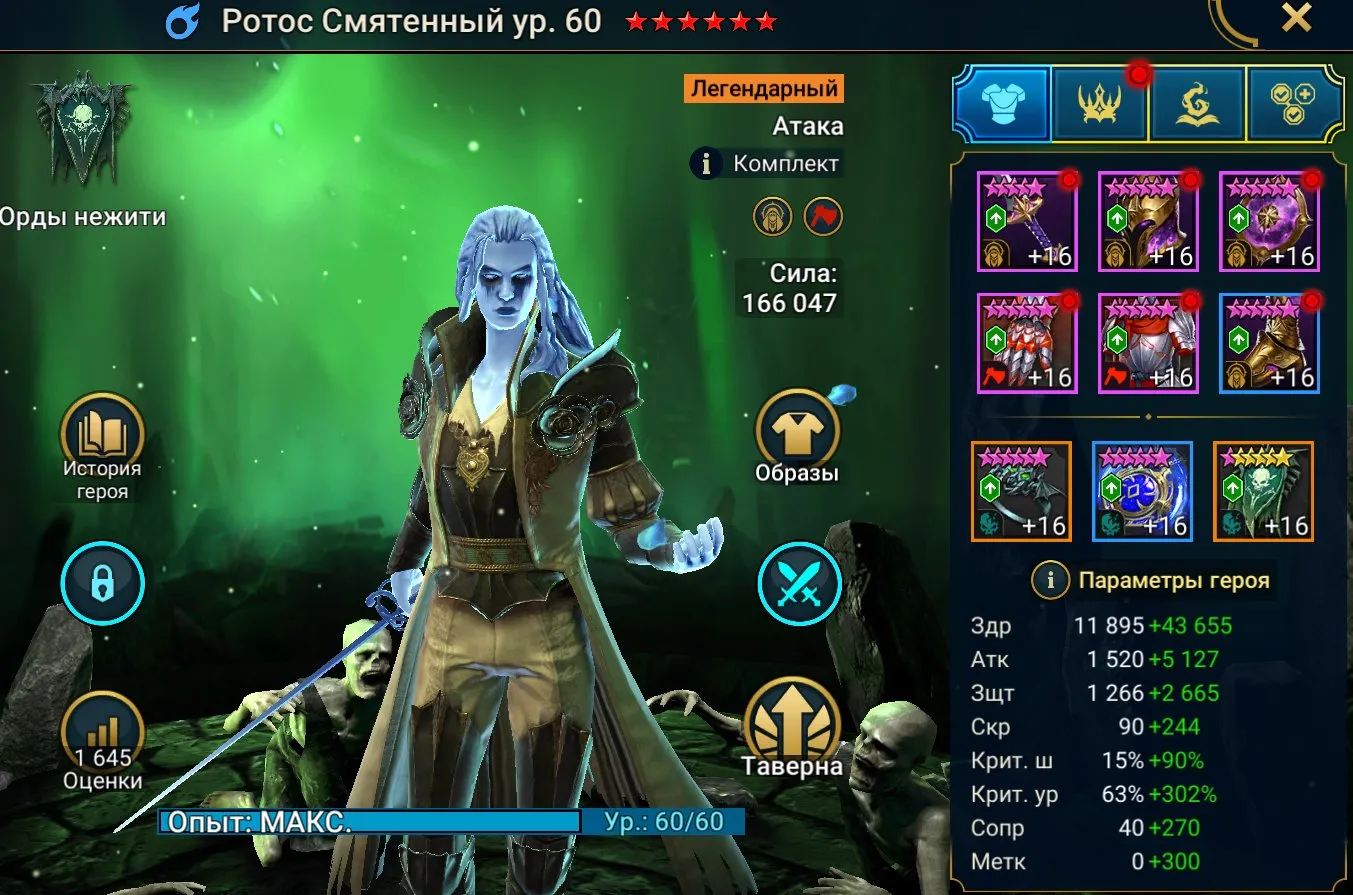Close the hero screen with the red X
Screen dimensions: 1353x895
(1296, 17)
